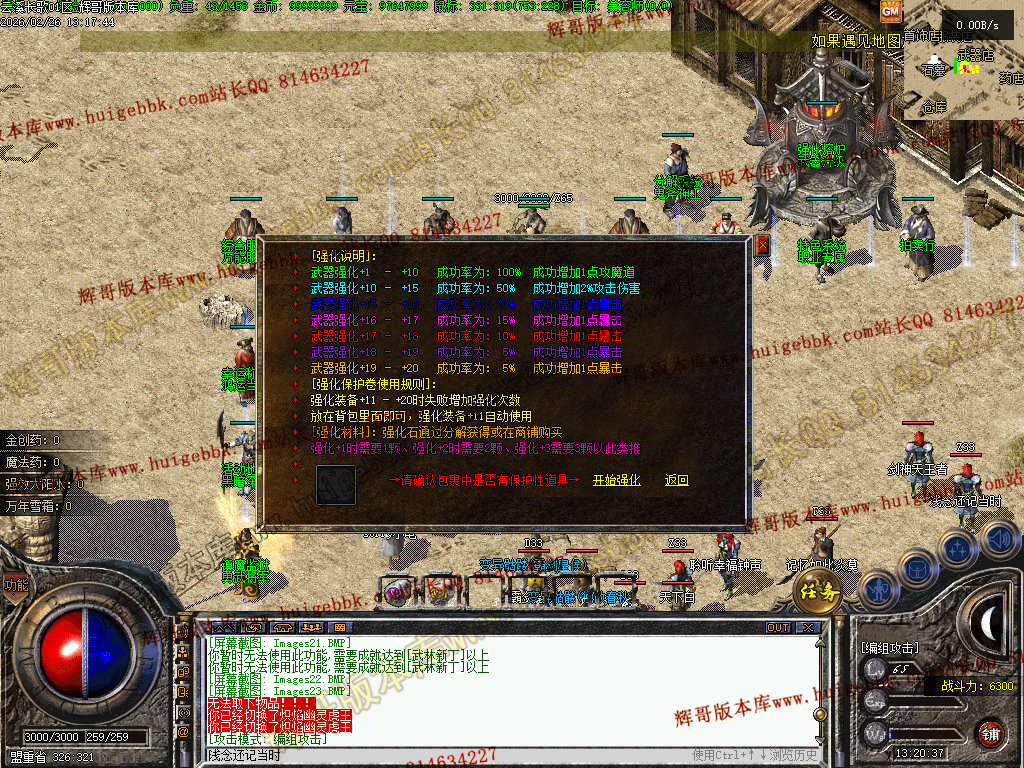Select the dark item slot in the dialog
Viewport: 1024px width, 768px height.
pyautogui.click(x=336, y=484)
